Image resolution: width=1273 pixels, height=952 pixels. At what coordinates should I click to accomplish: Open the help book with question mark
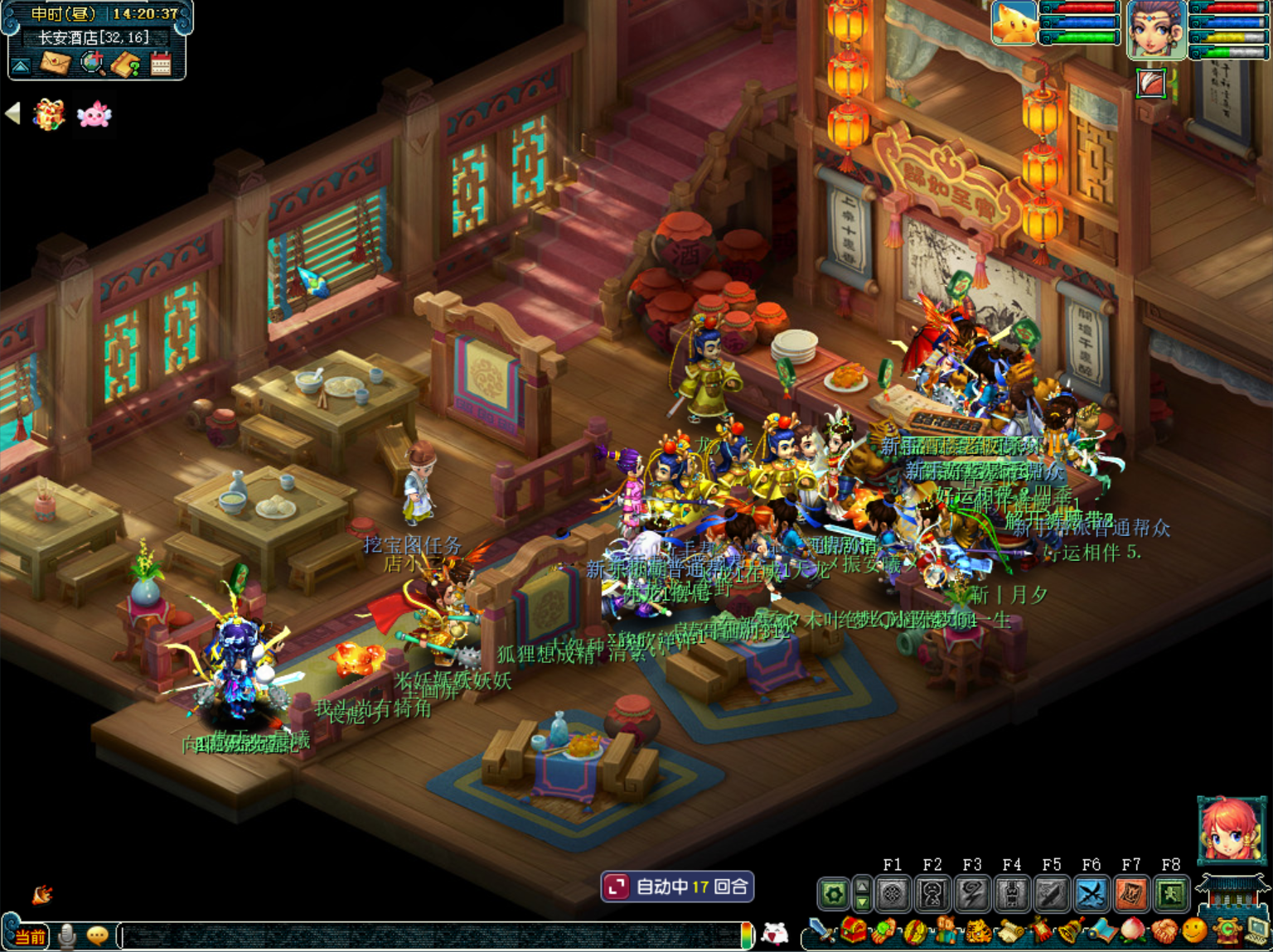click(126, 64)
